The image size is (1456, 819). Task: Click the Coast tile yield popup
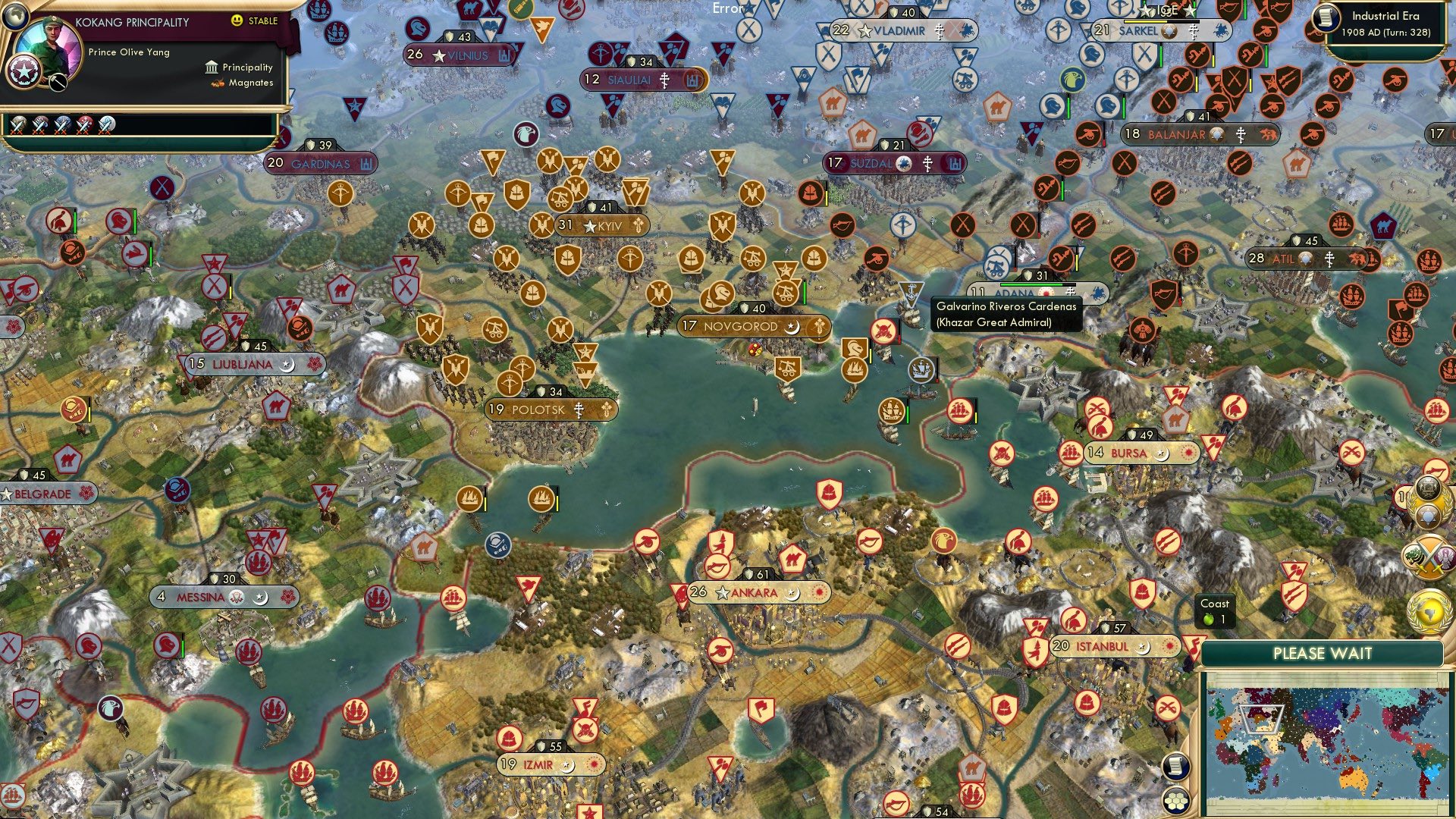[x=1215, y=610]
